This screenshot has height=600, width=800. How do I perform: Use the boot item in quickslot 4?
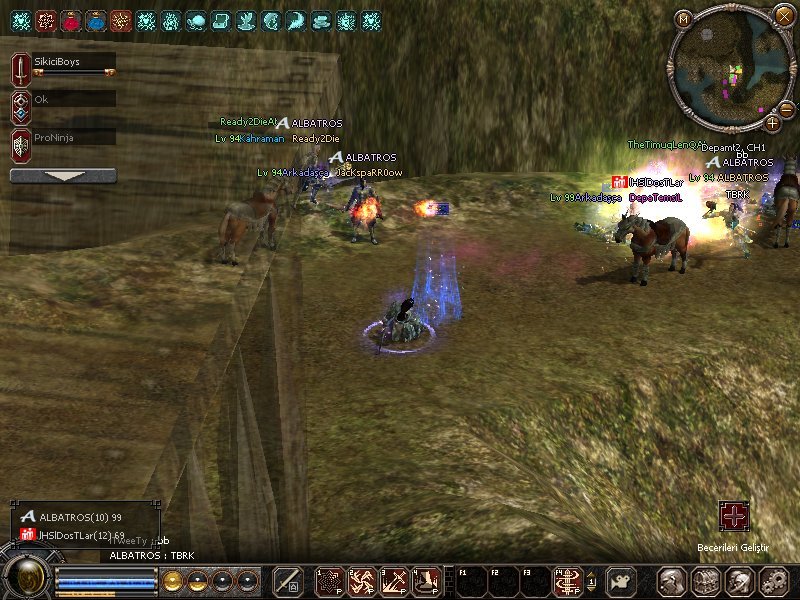click(x=427, y=580)
